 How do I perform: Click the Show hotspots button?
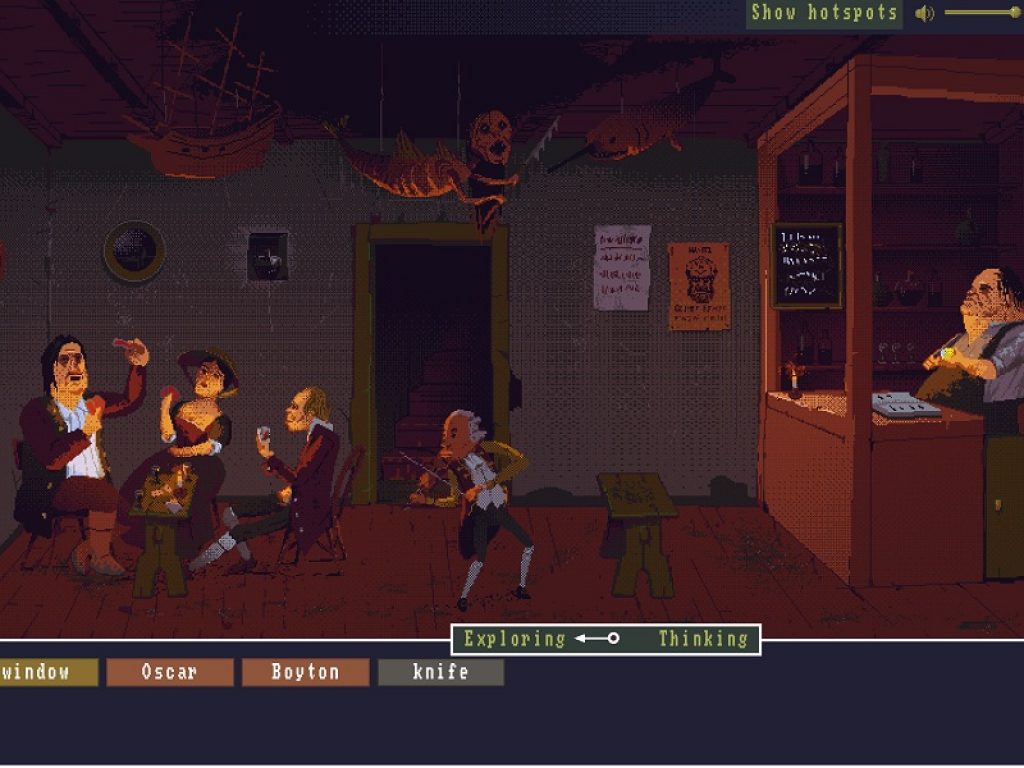pyautogui.click(x=823, y=13)
